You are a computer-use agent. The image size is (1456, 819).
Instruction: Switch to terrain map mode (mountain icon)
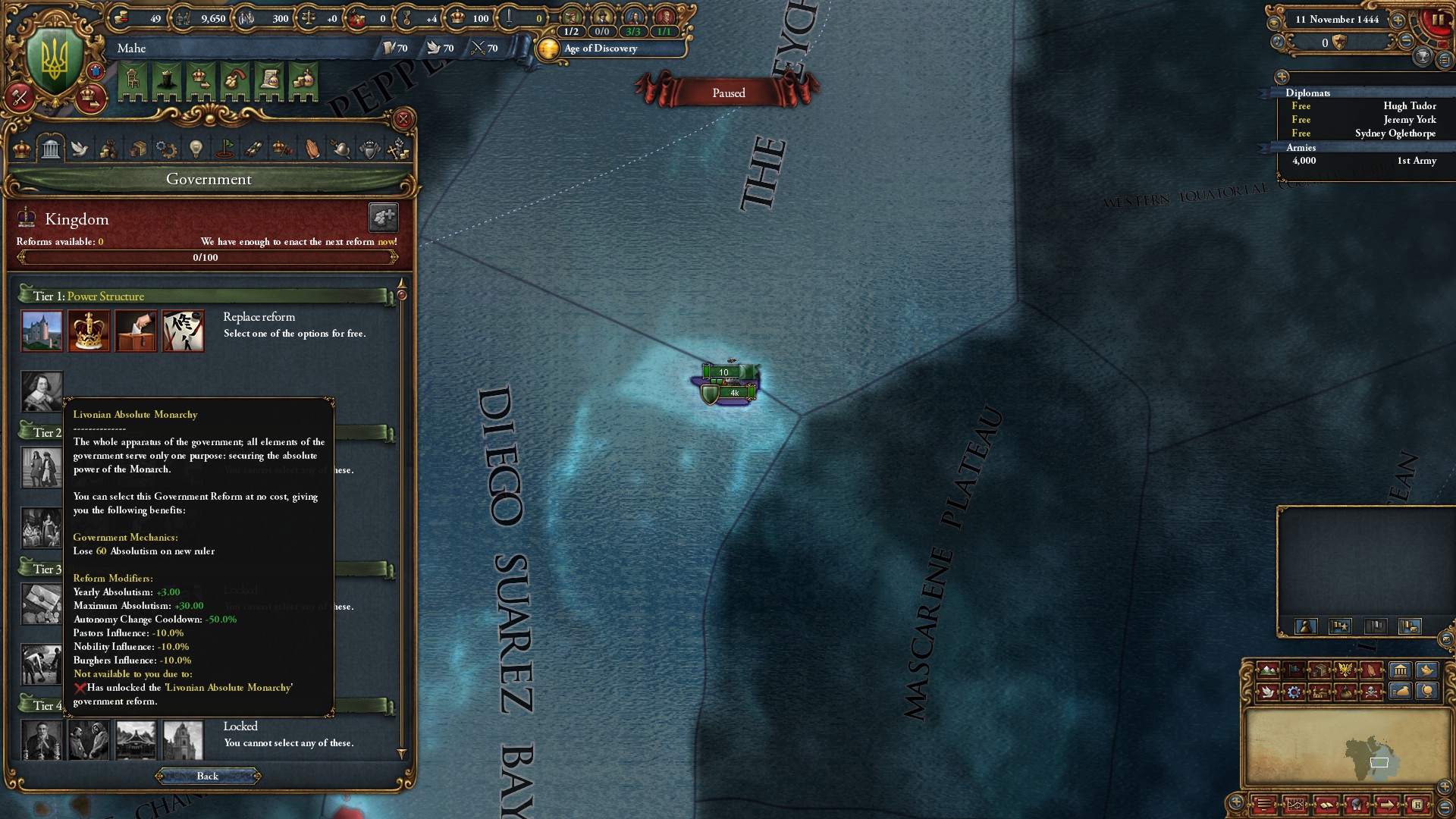[x=1269, y=669]
